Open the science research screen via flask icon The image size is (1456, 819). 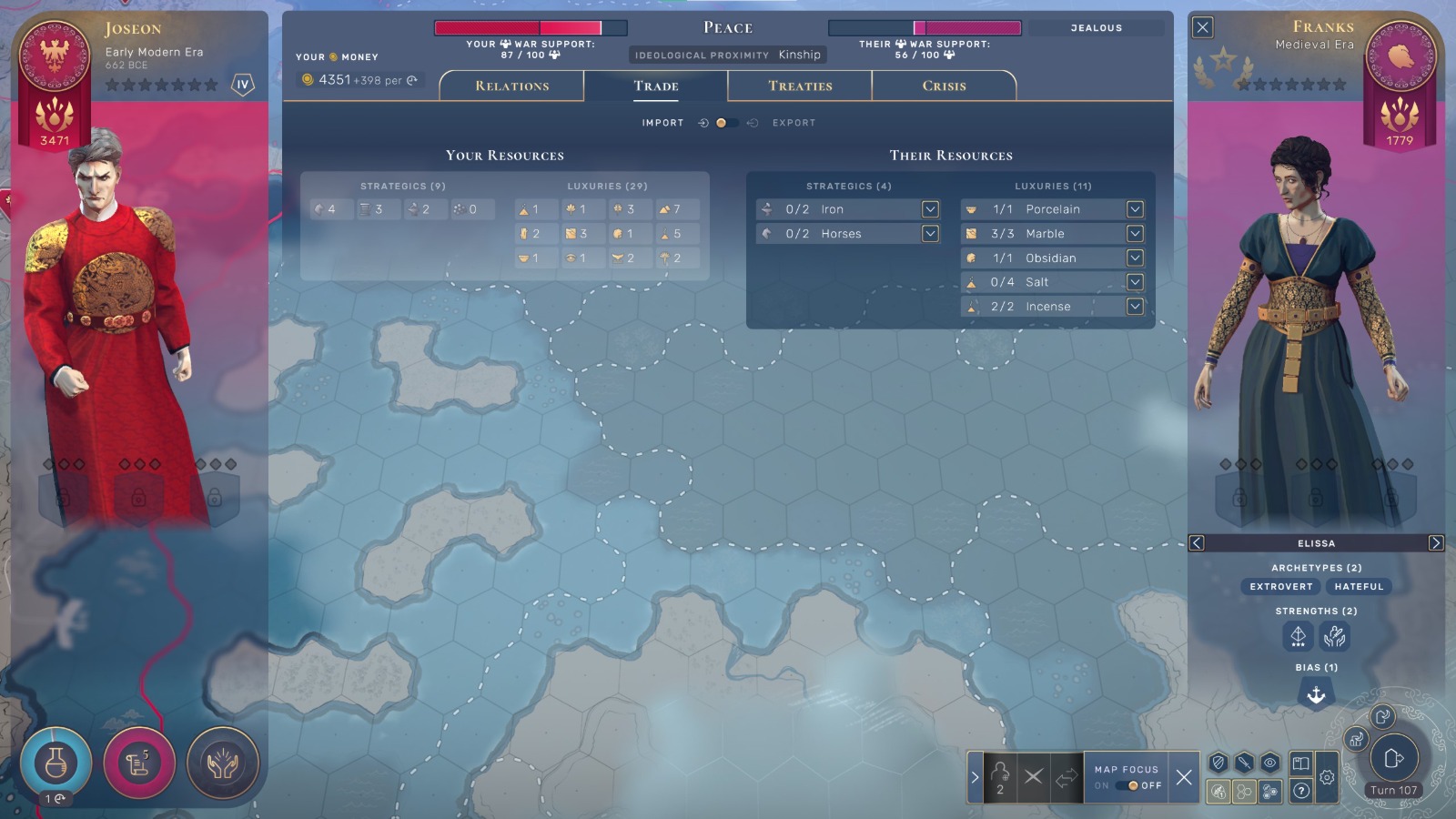56,764
